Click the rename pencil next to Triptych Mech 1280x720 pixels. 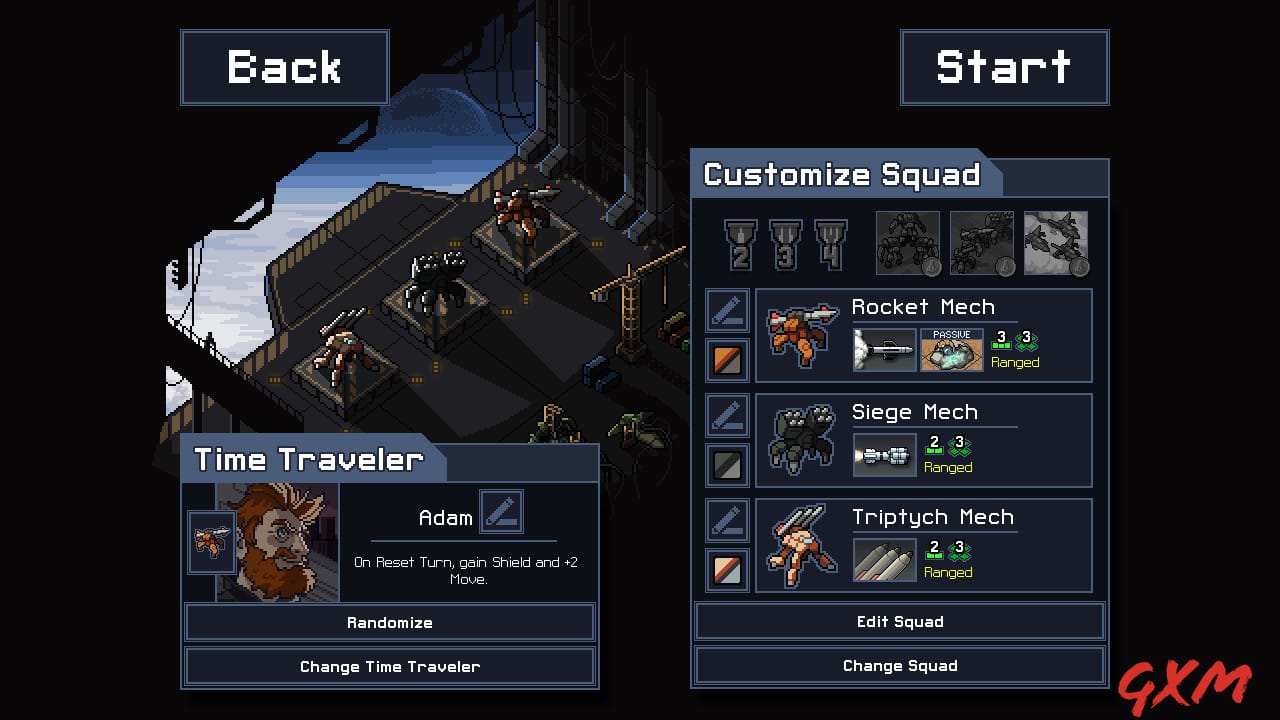pos(727,521)
